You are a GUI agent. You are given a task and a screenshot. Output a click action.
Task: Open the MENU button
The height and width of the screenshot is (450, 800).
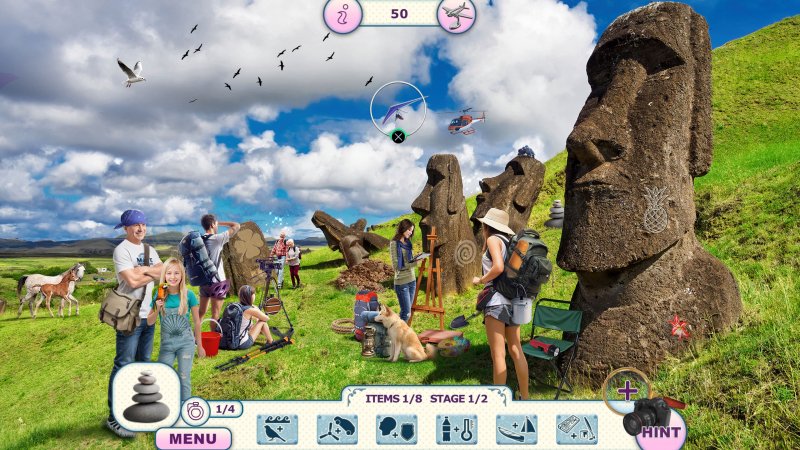192,438
